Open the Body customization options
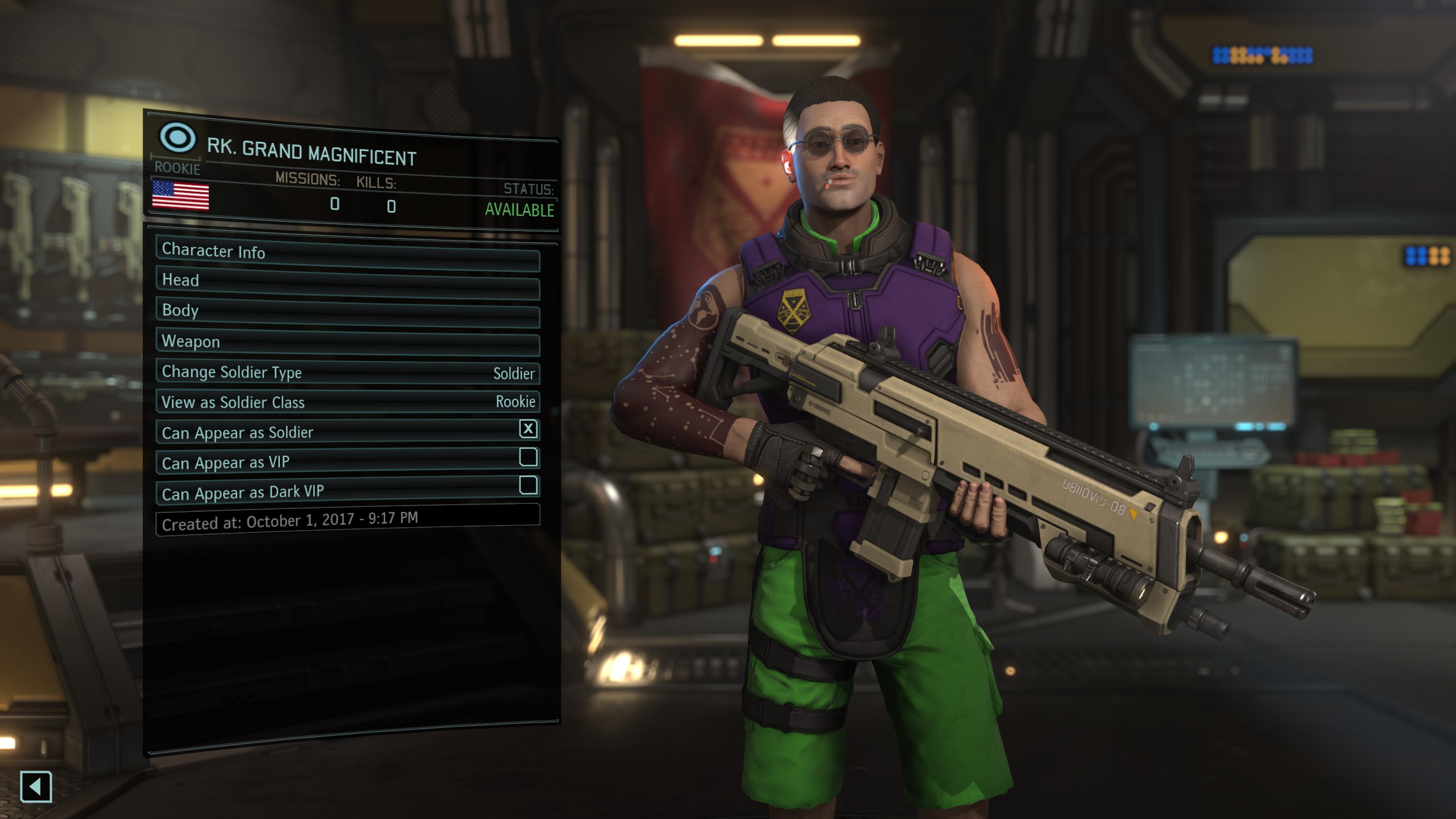Viewport: 1456px width, 819px height. (x=347, y=313)
